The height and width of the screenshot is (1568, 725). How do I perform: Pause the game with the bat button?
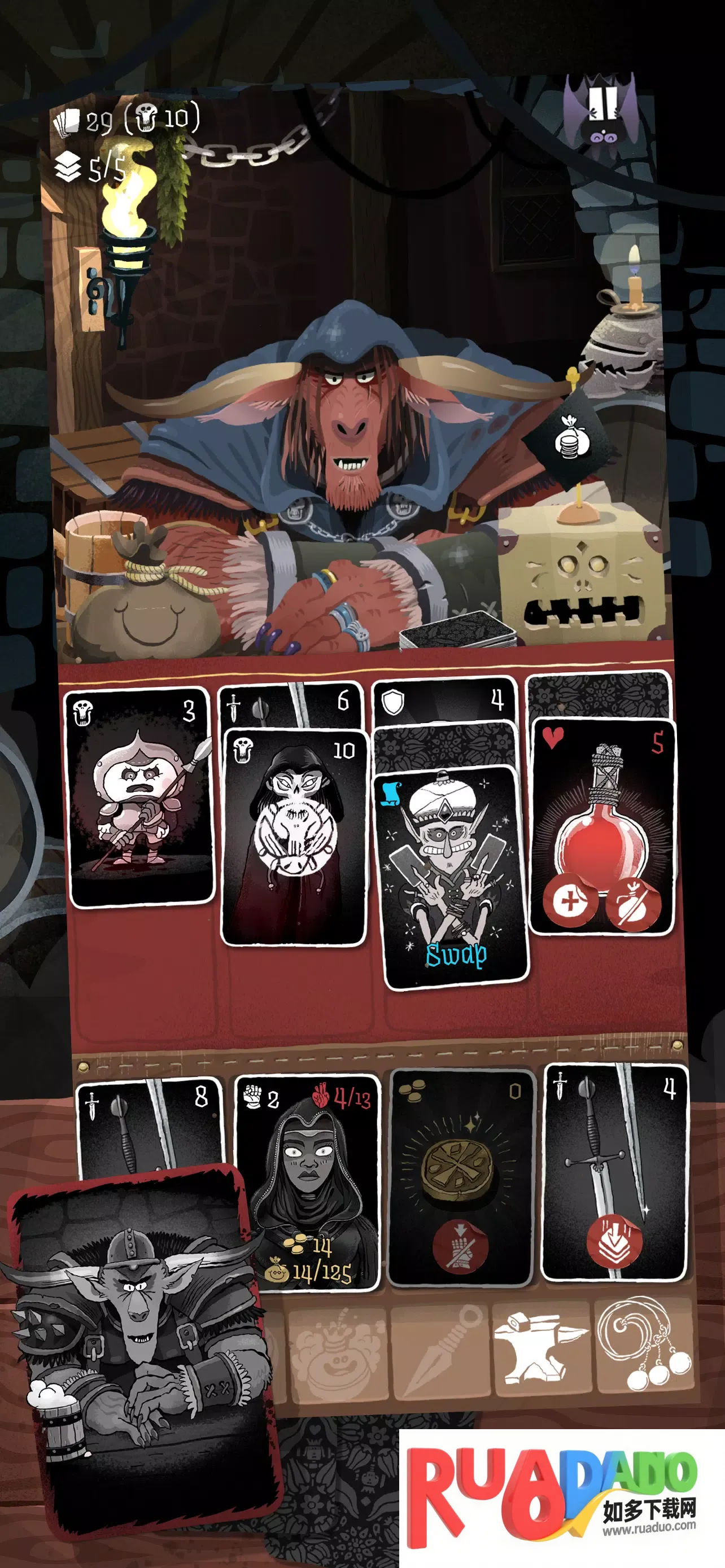point(601,115)
